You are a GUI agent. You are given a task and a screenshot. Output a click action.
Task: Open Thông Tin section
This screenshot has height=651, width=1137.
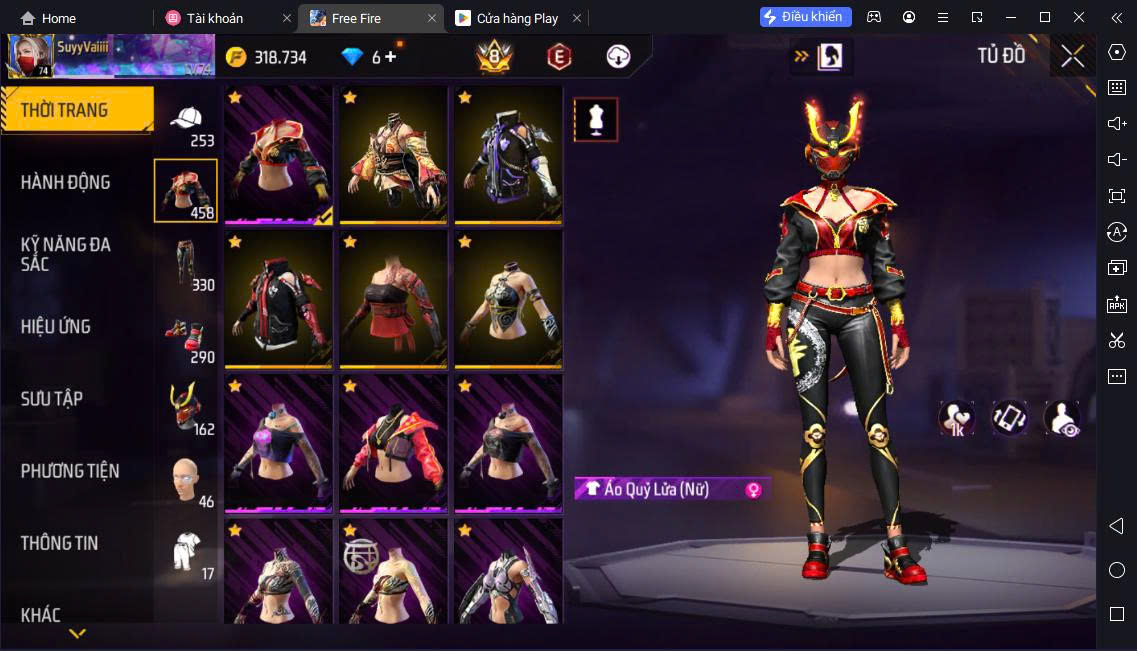coord(60,543)
